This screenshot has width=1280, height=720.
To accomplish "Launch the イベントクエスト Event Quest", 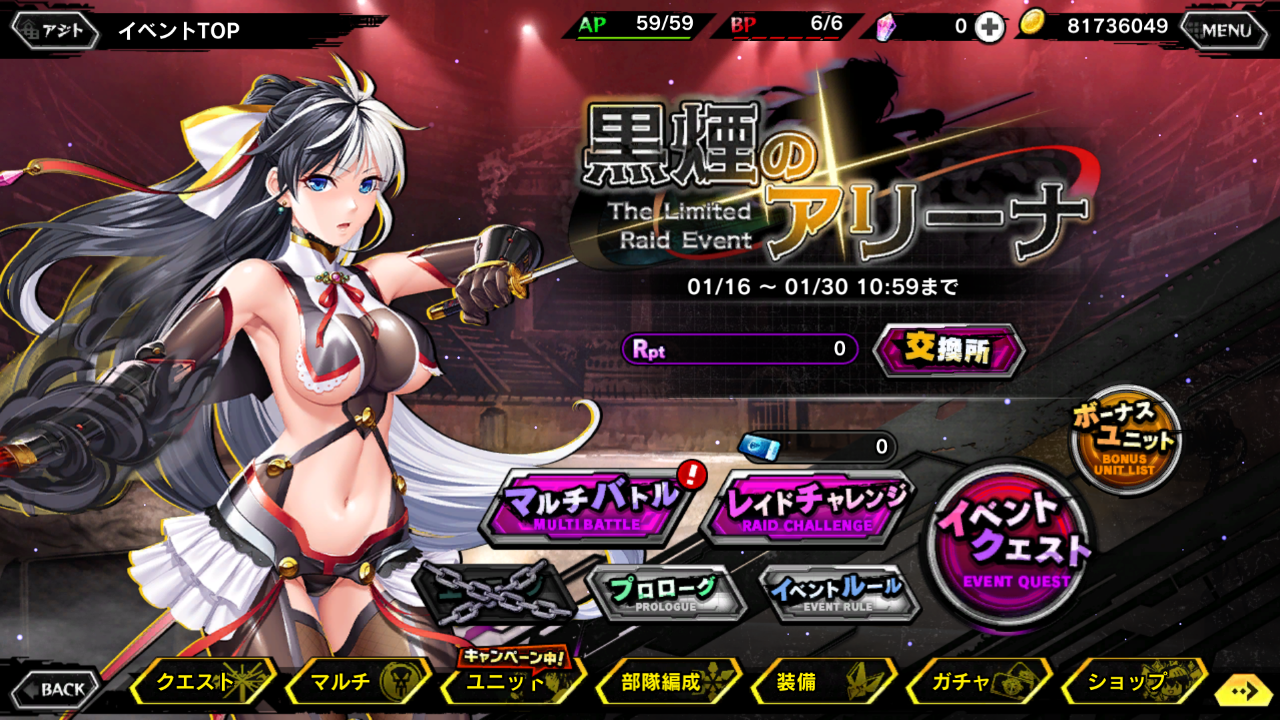I will click(x=1010, y=543).
